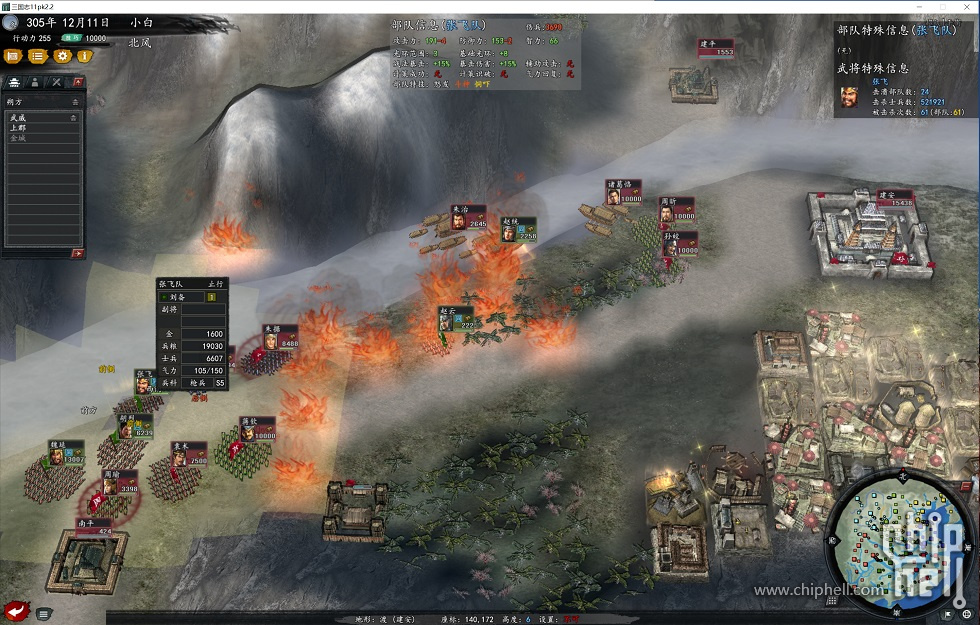
Task: Open the gear settings icon
Action: (62, 56)
